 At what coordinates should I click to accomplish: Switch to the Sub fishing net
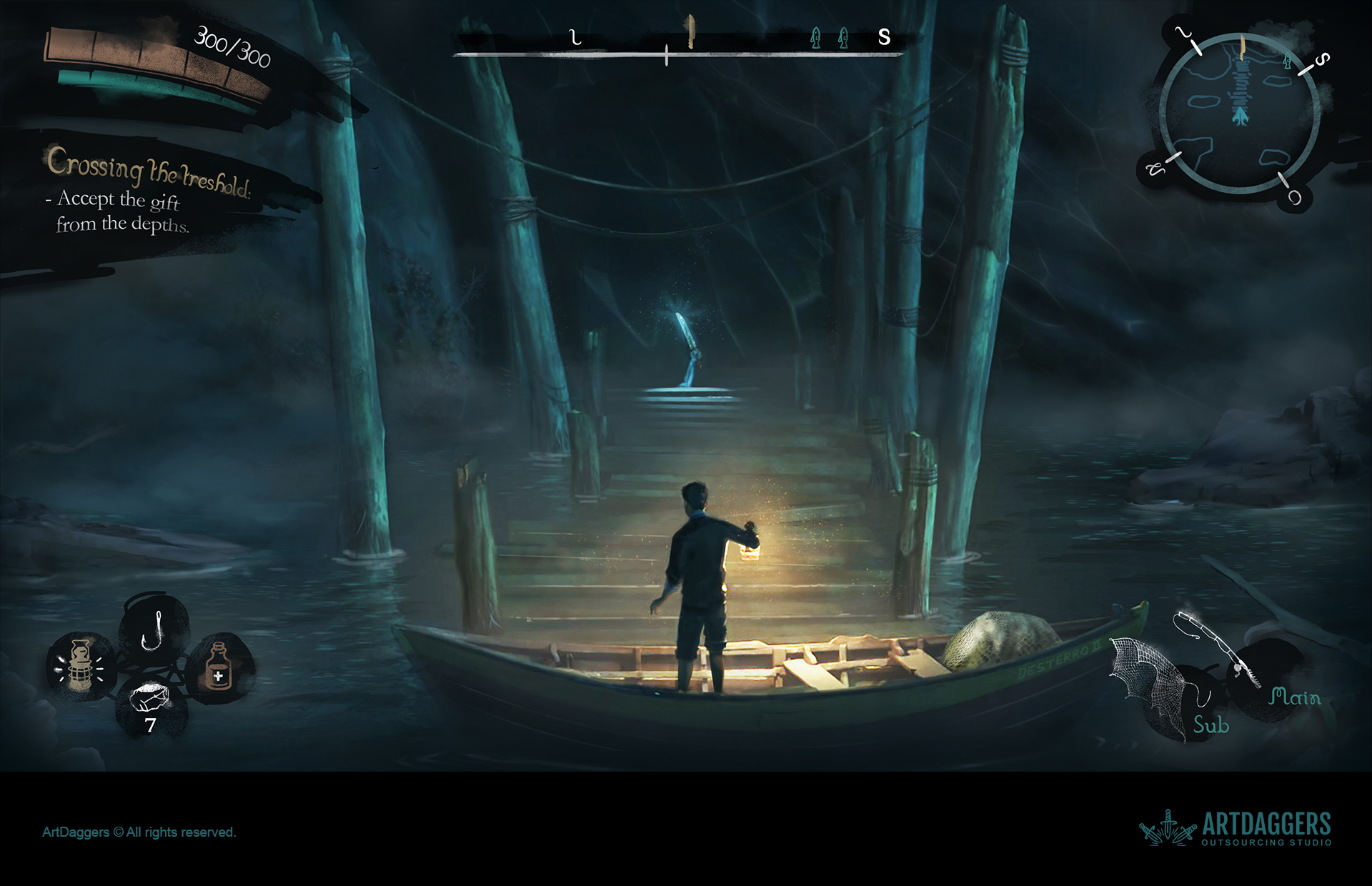(x=1156, y=686)
